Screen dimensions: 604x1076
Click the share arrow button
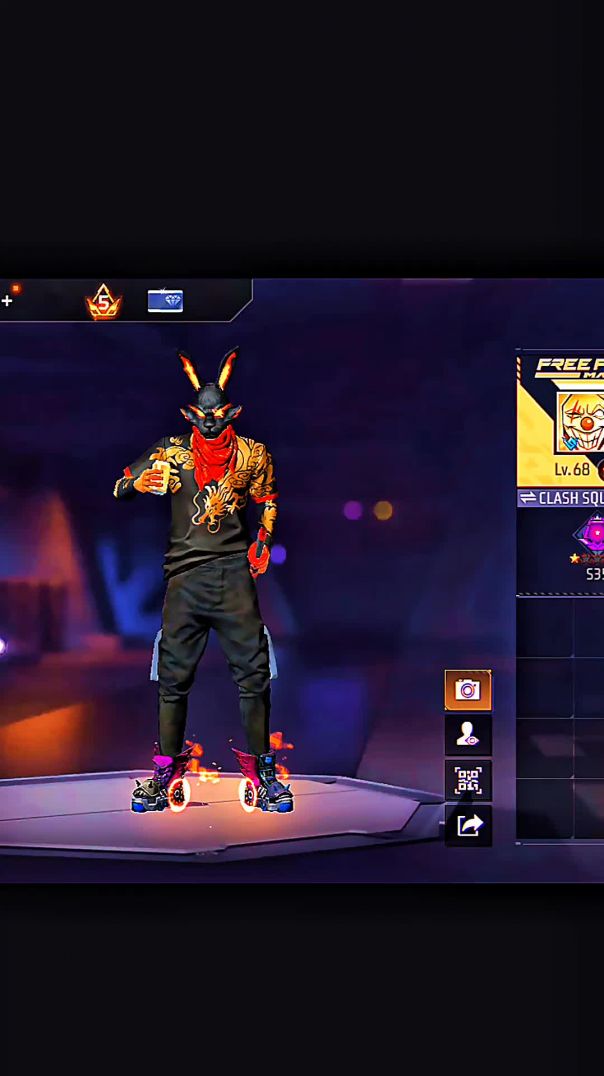[x=467, y=825]
